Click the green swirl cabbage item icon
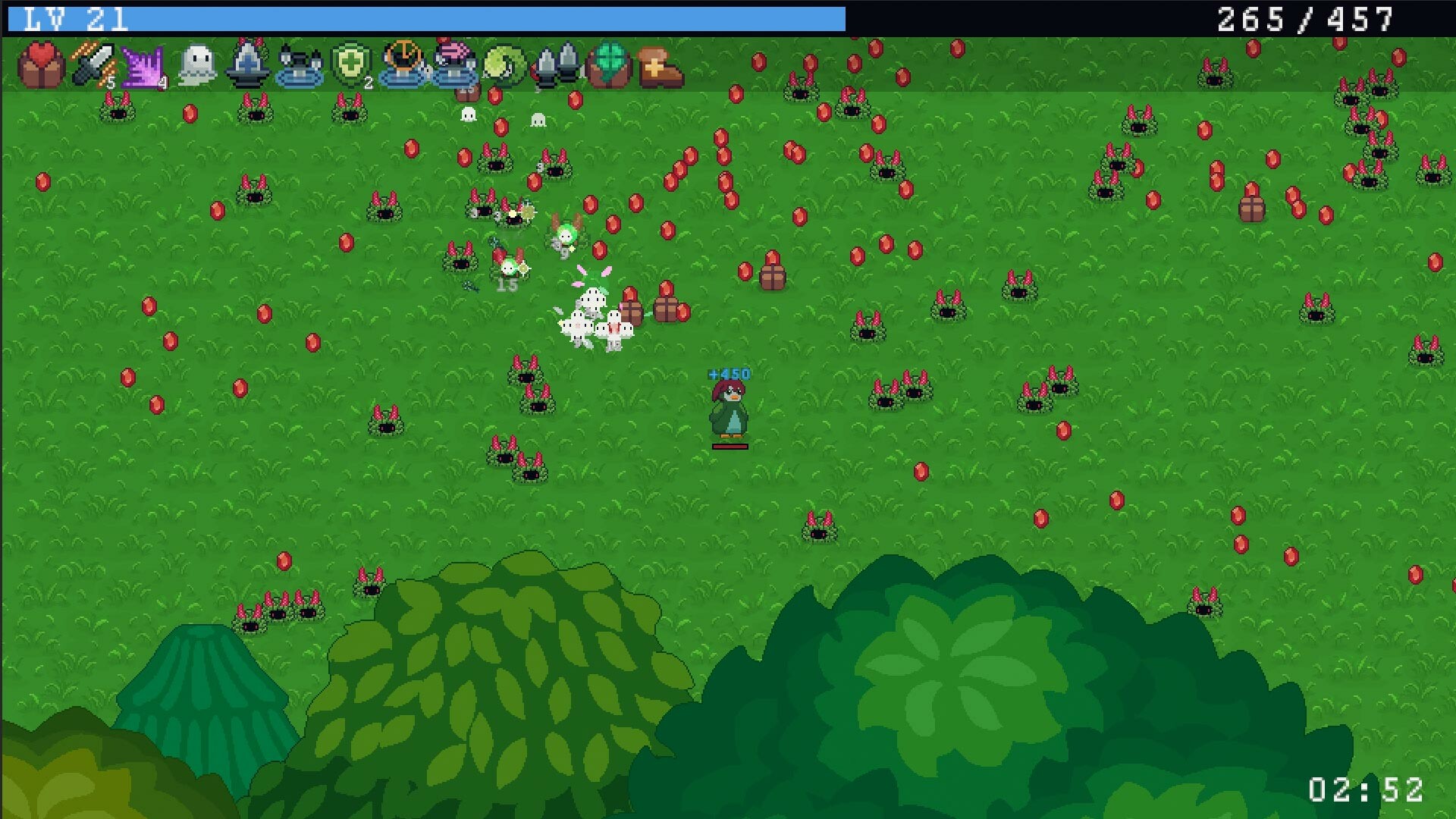The image size is (1456, 819). coord(503,67)
